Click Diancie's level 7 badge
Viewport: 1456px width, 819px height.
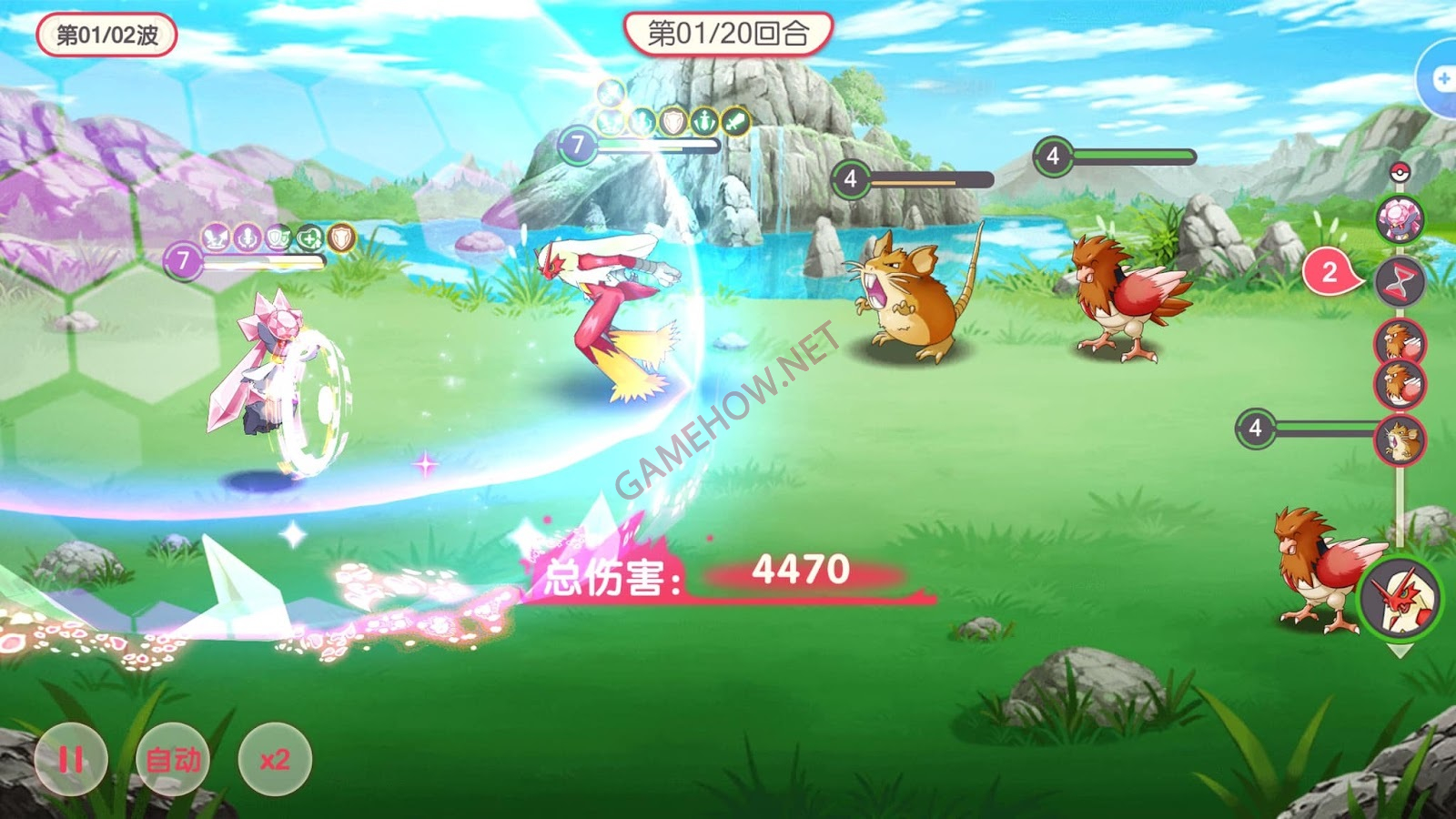coord(185,261)
